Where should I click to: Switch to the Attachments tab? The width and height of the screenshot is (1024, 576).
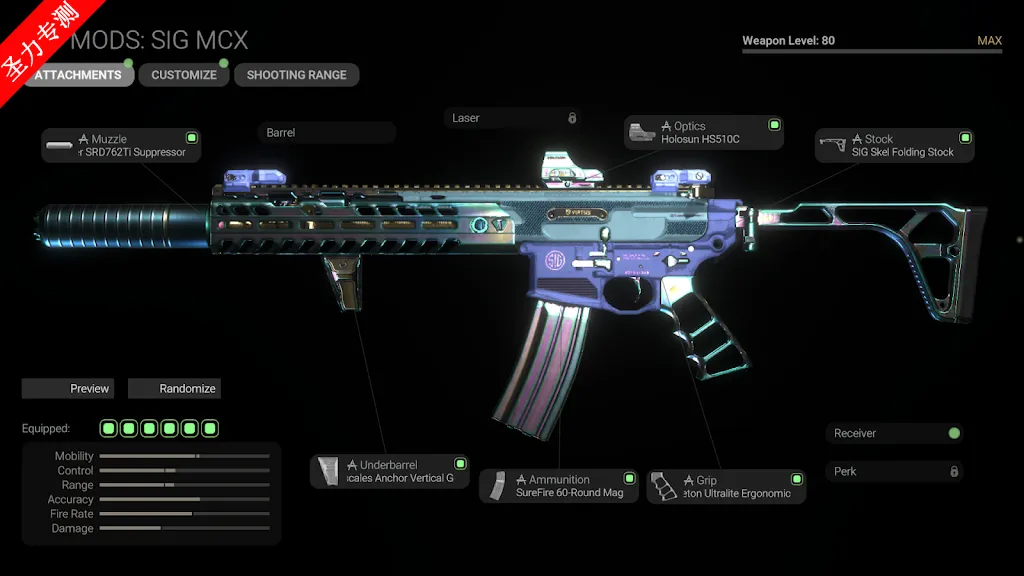click(80, 75)
